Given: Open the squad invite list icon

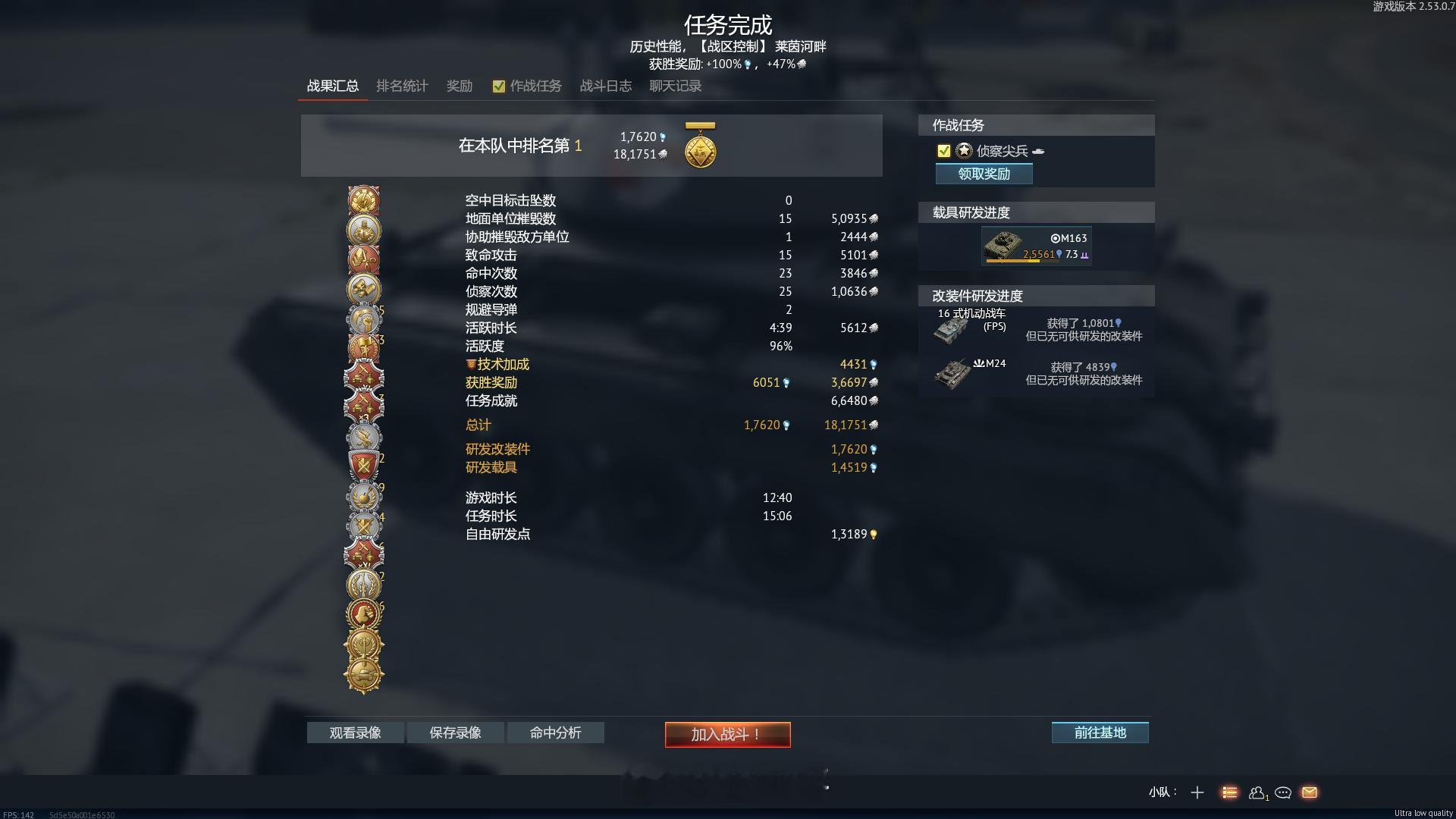Looking at the screenshot, I should 1231,792.
